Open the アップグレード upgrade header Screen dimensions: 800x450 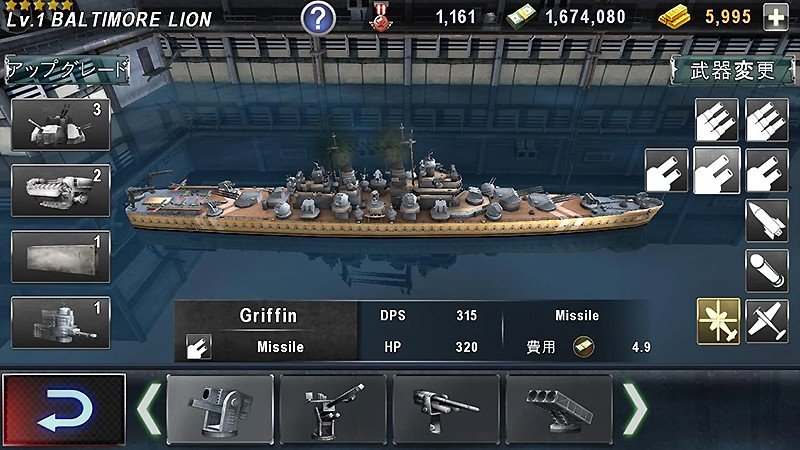pos(67,69)
